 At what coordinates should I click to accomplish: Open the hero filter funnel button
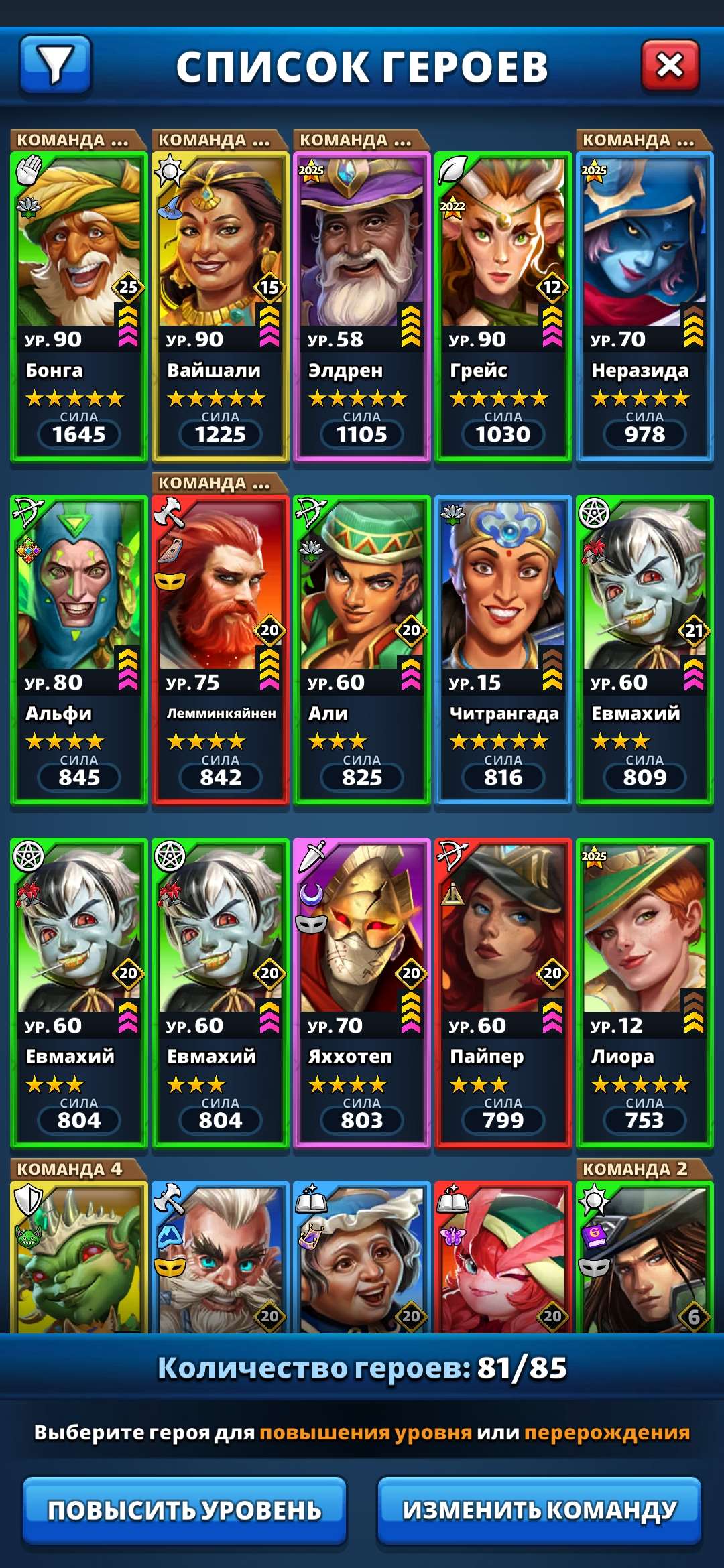(56, 65)
